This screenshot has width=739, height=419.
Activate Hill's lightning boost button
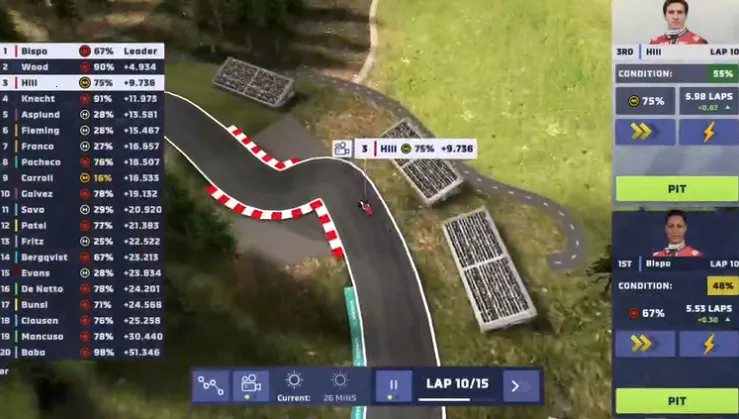coord(708,131)
